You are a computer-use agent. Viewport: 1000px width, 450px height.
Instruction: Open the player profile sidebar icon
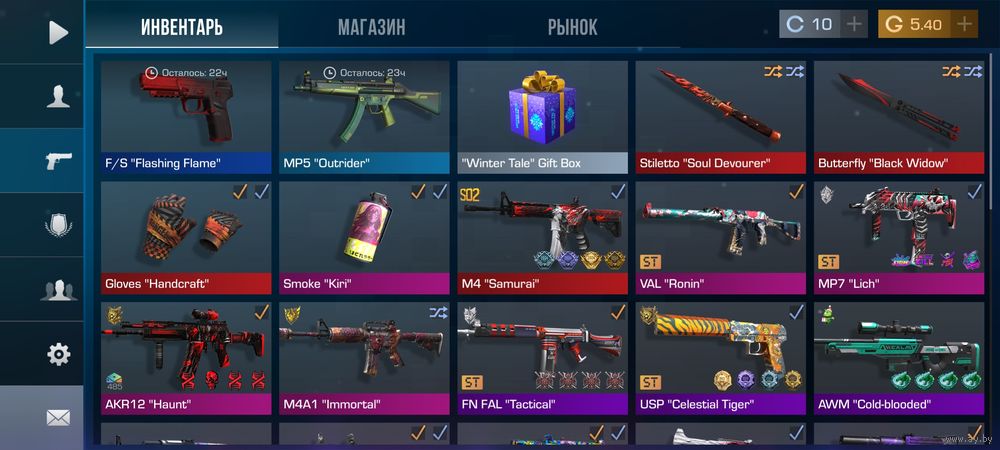click(x=58, y=96)
